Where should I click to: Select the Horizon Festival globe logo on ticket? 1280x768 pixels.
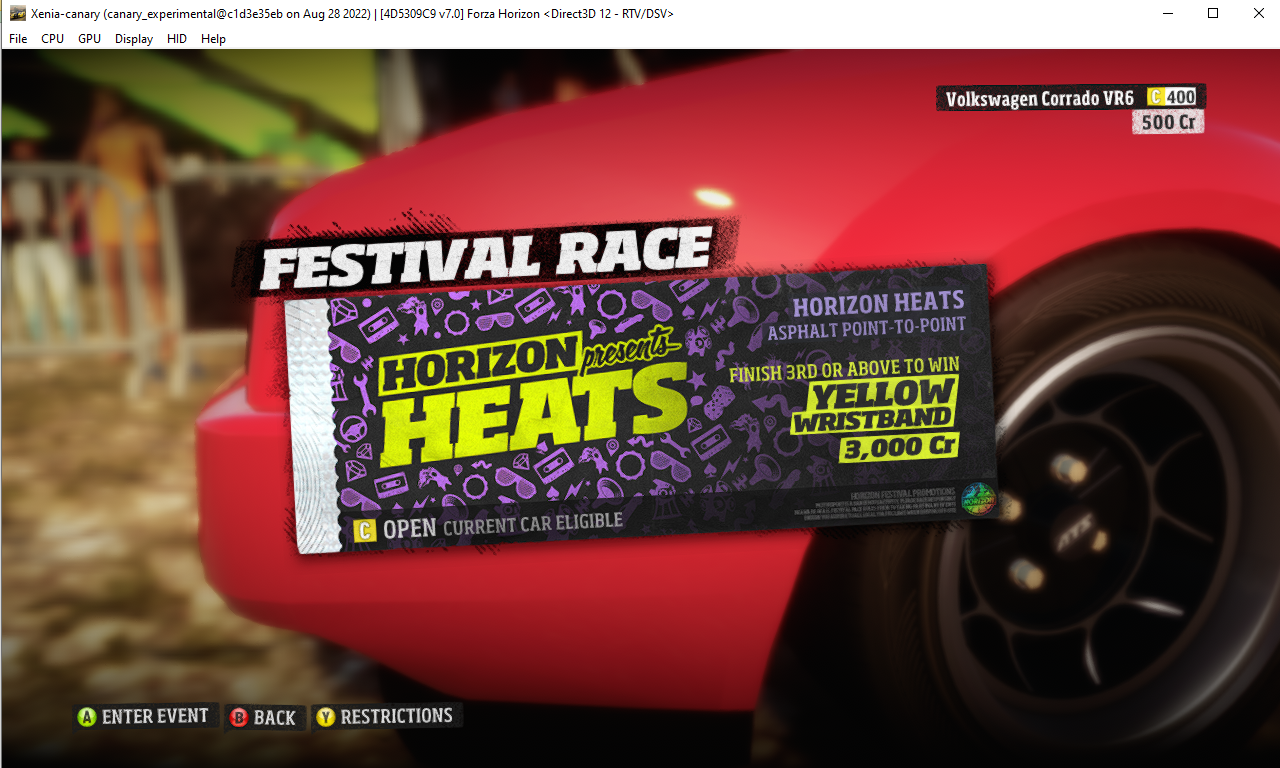[977, 500]
